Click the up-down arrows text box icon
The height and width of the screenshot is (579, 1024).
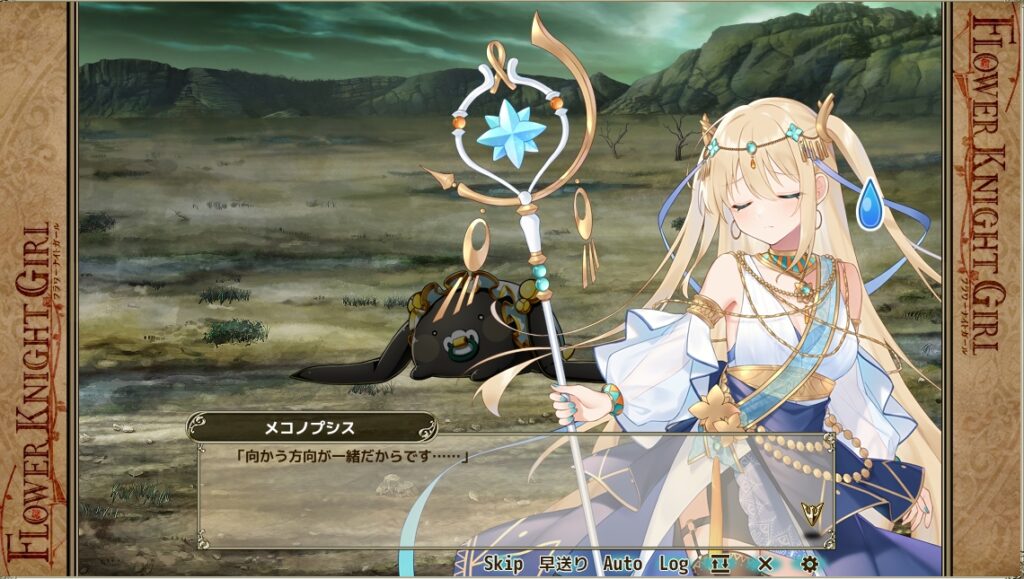(x=720, y=564)
